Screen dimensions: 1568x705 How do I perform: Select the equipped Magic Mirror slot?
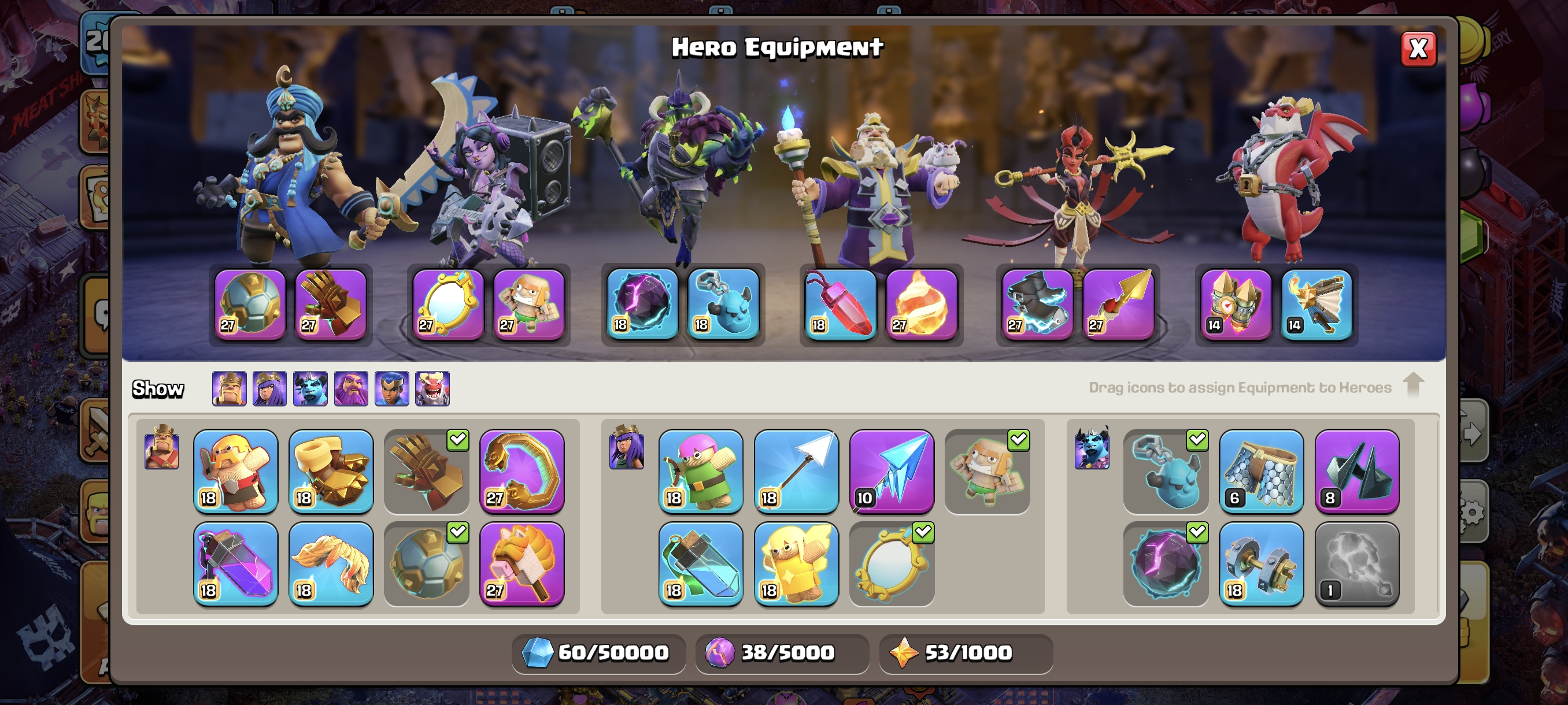[448, 304]
